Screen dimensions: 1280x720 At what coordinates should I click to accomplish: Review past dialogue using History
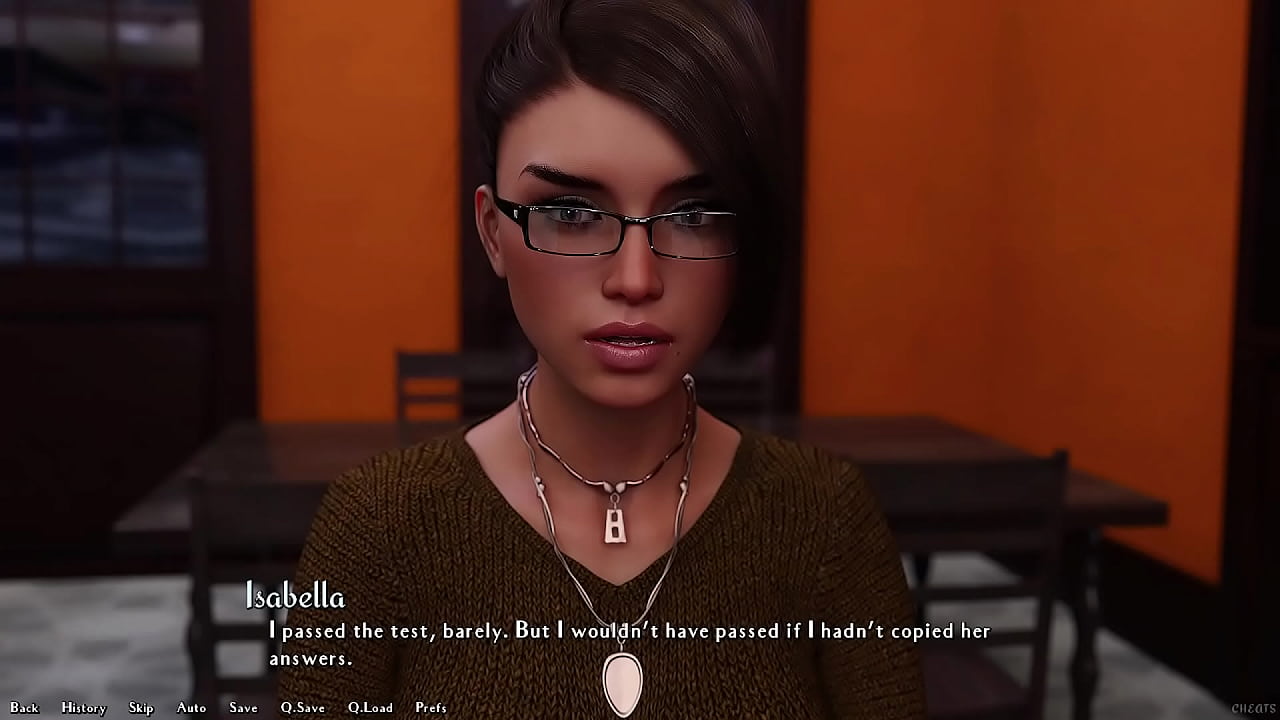click(83, 707)
